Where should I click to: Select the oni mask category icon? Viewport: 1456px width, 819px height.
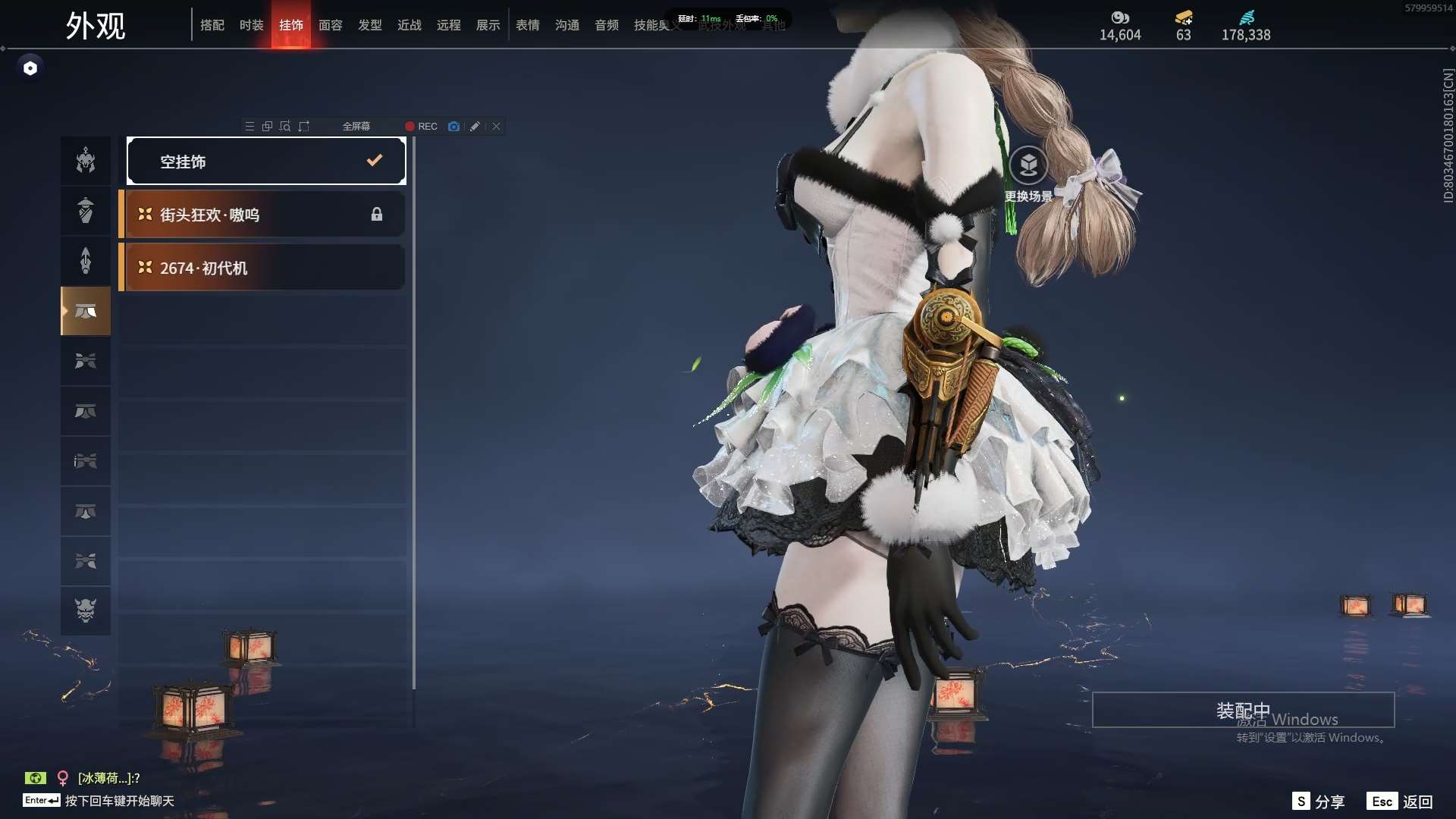86,610
